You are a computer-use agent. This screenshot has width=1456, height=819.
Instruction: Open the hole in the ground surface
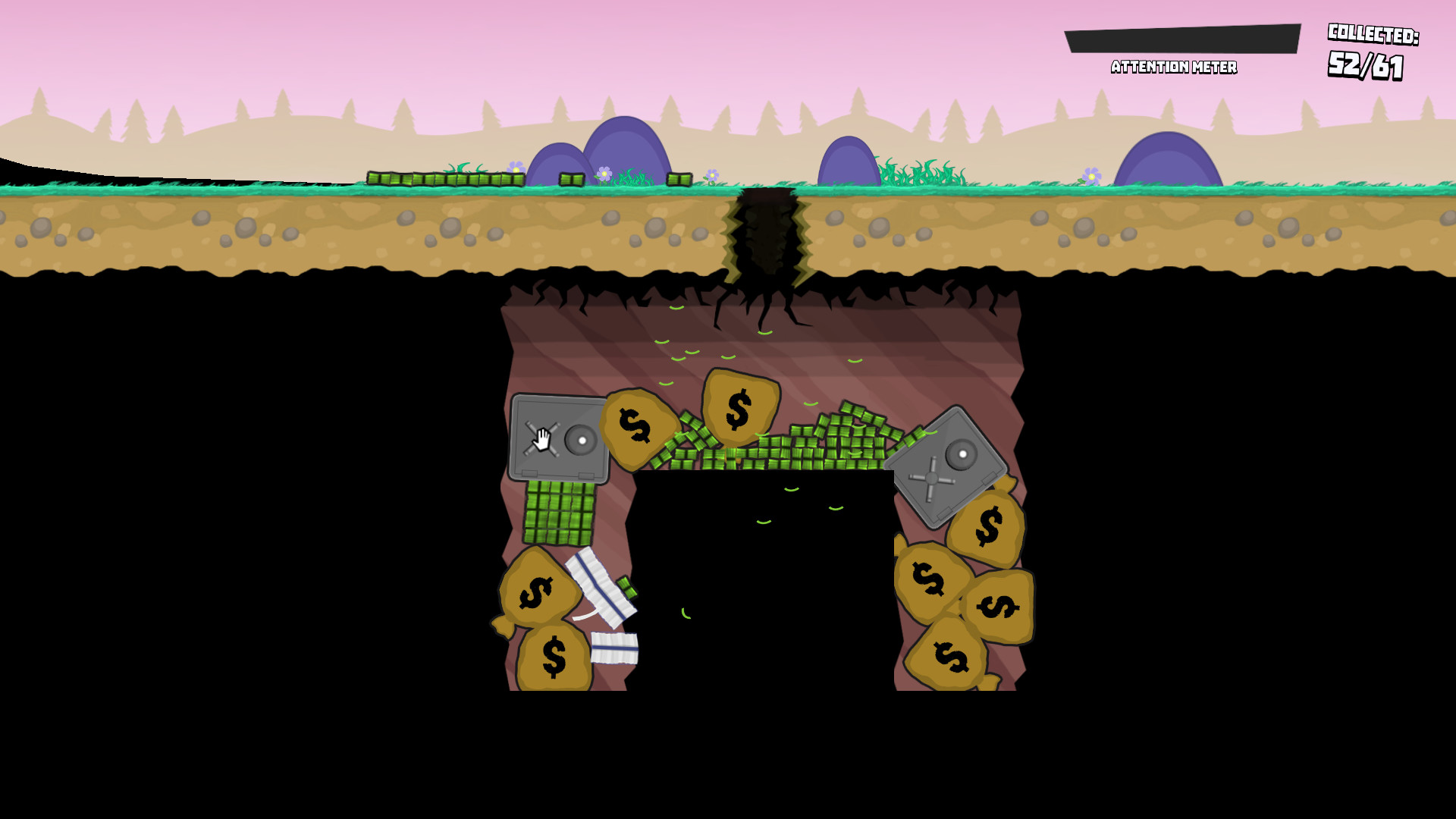pos(766,235)
